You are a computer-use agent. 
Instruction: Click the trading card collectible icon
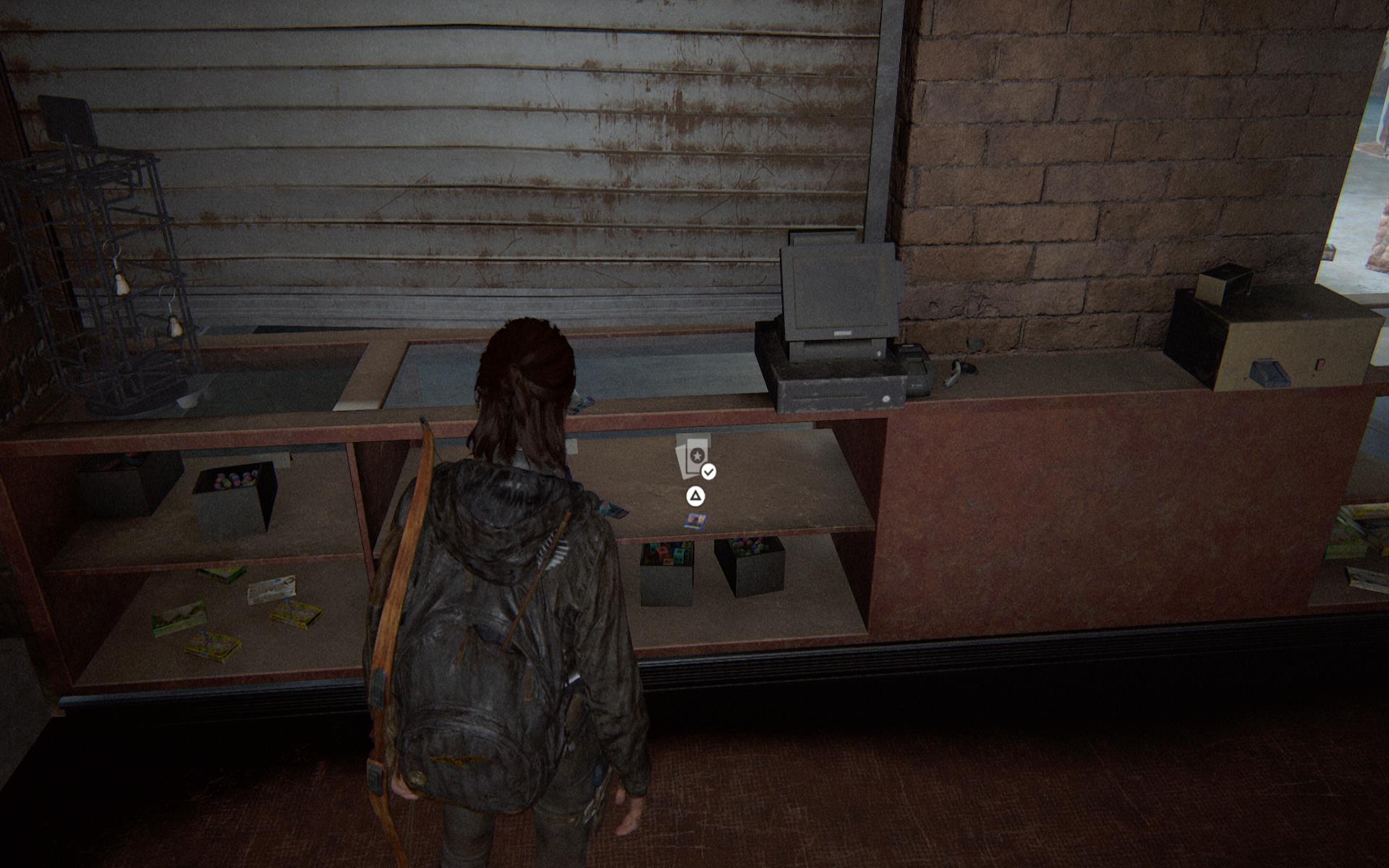pos(693,456)
